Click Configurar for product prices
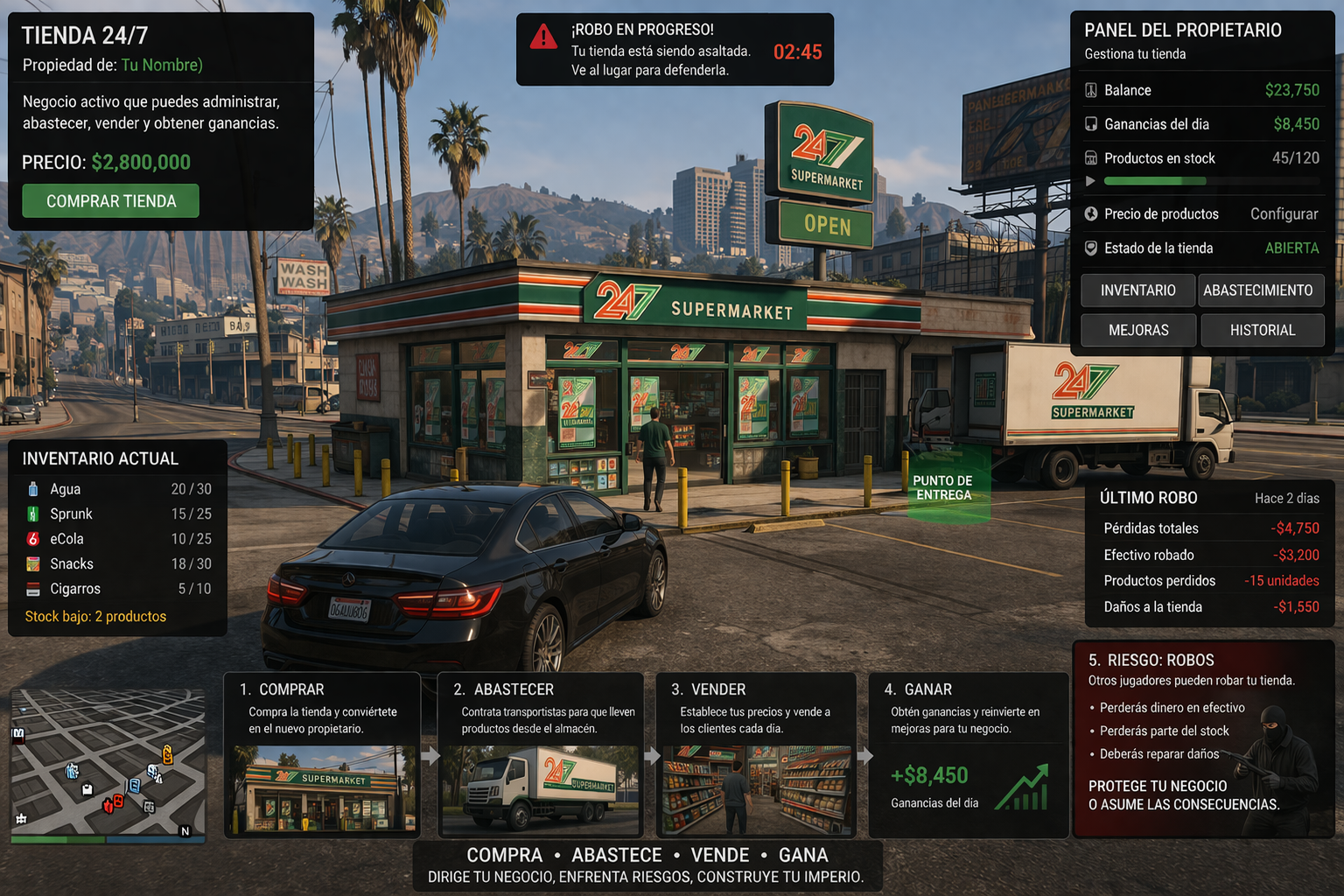This screenshot has height=896, width=1344. tap(1284, 214)
